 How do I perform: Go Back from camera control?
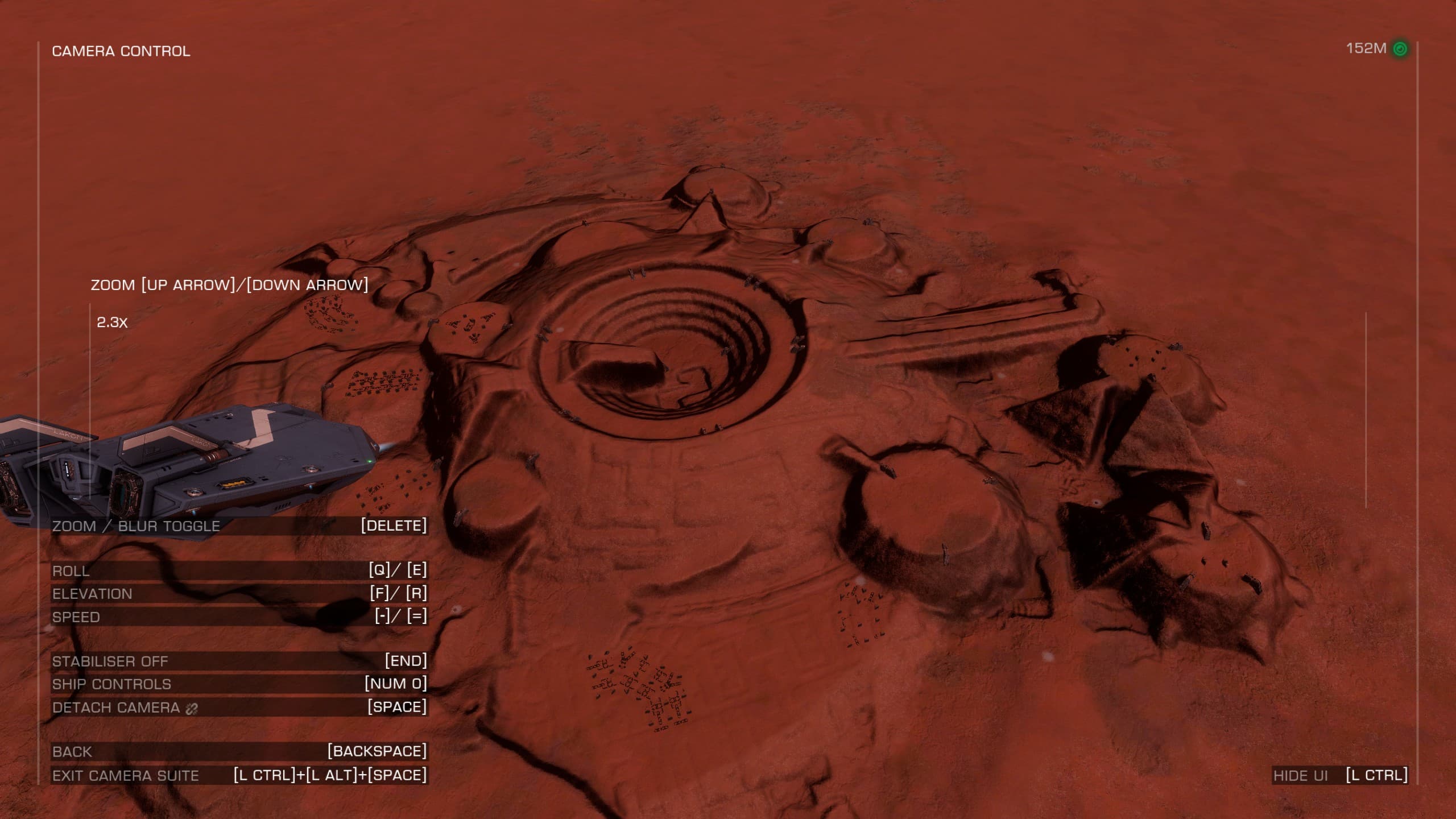pos(239,751)
